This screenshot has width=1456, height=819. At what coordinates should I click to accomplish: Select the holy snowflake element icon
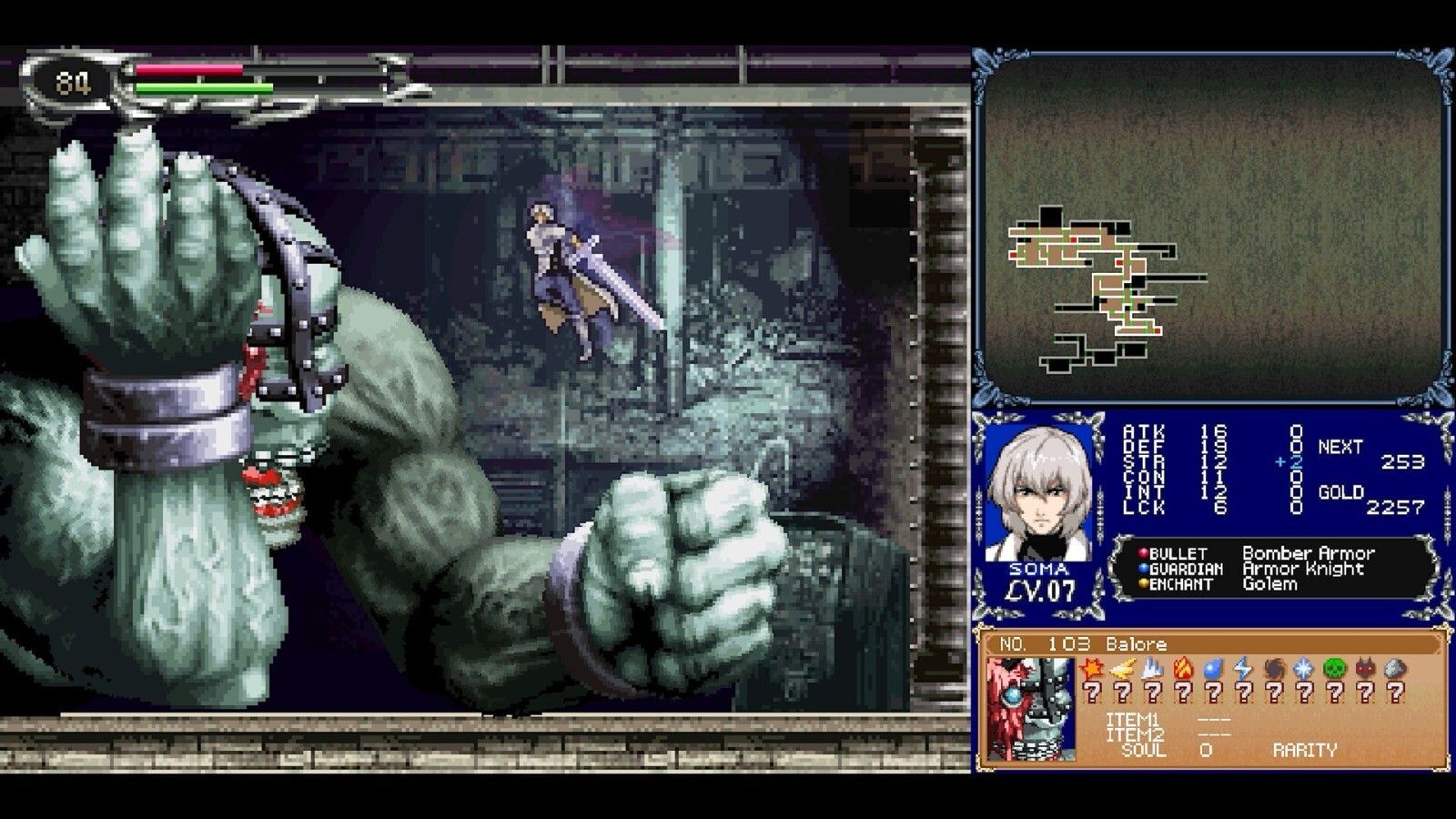1303,667
